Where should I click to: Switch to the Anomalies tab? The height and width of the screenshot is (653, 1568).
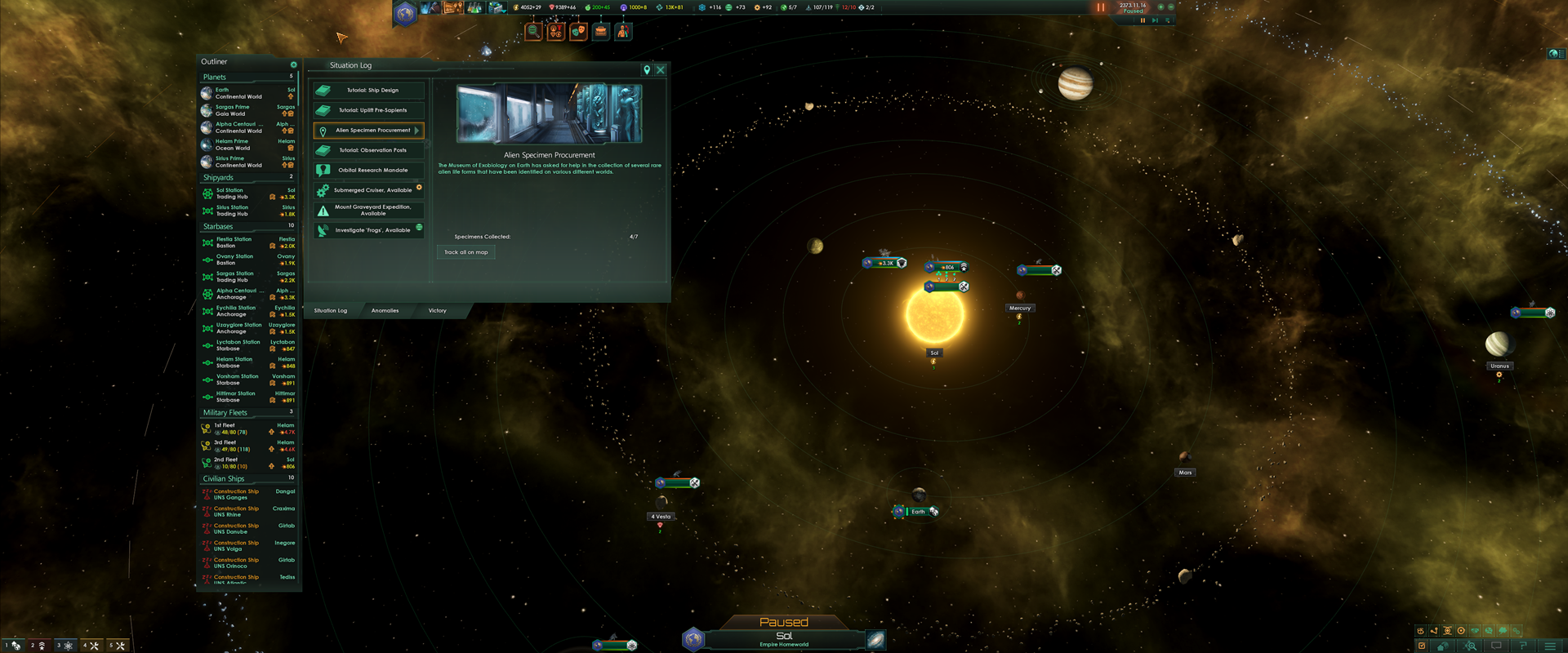[385, 311]
